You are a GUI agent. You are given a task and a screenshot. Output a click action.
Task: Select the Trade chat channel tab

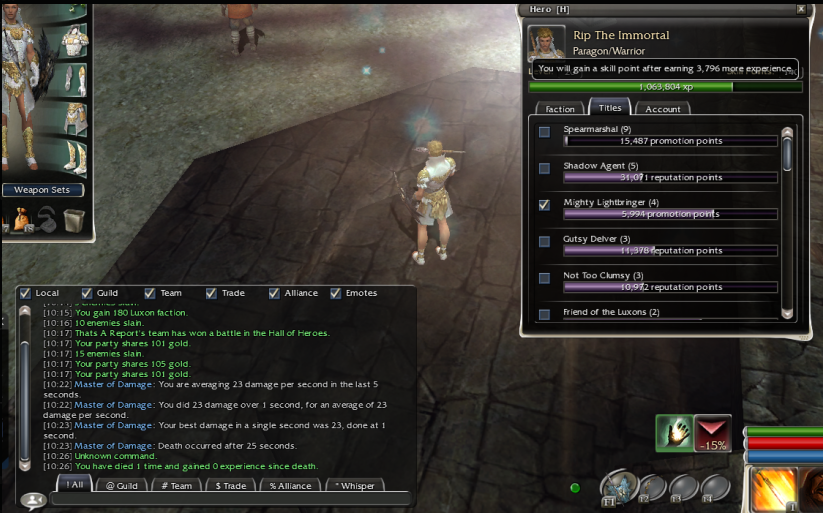click(231, 486)
